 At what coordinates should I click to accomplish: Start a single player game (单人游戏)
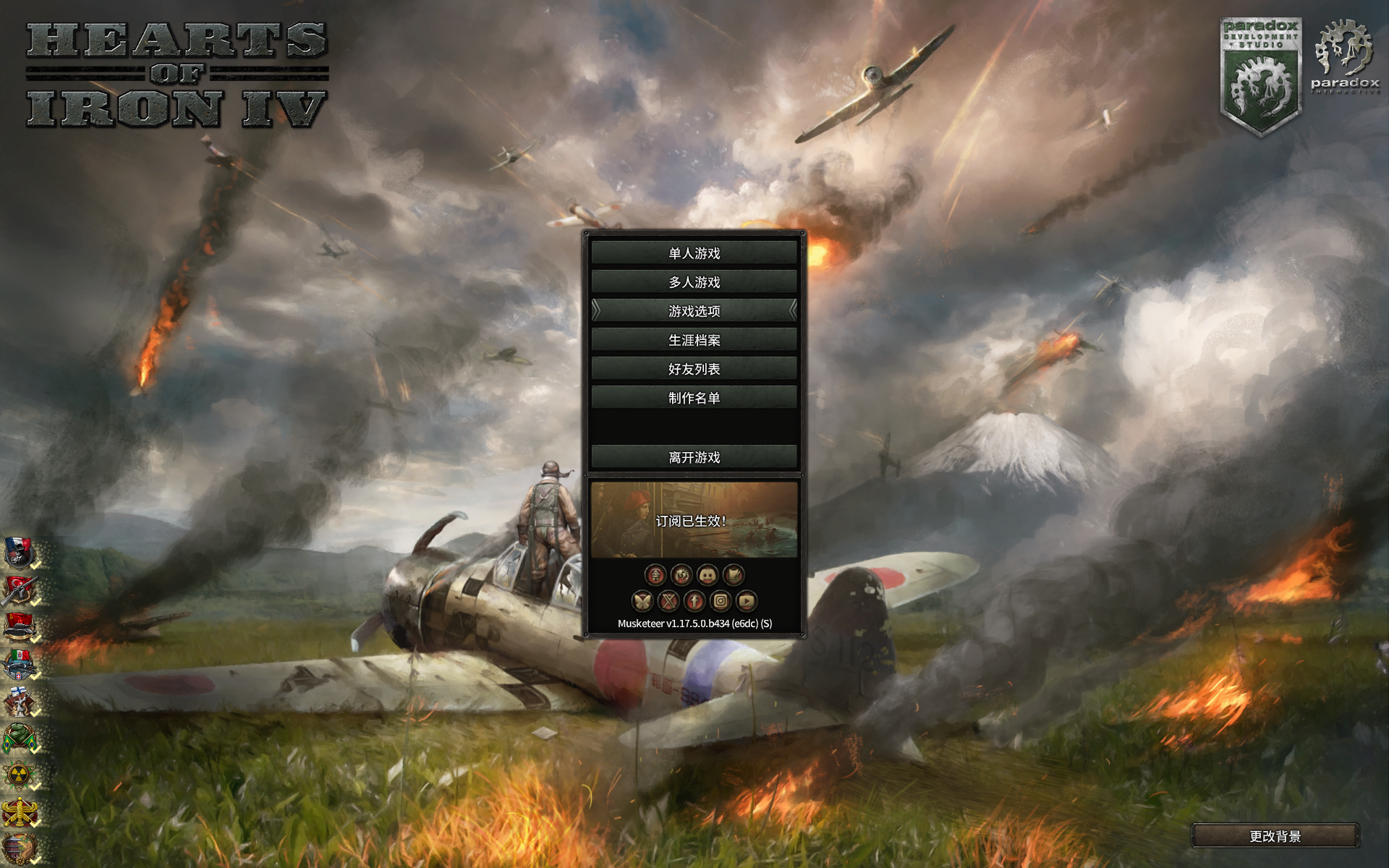[694, 253]
